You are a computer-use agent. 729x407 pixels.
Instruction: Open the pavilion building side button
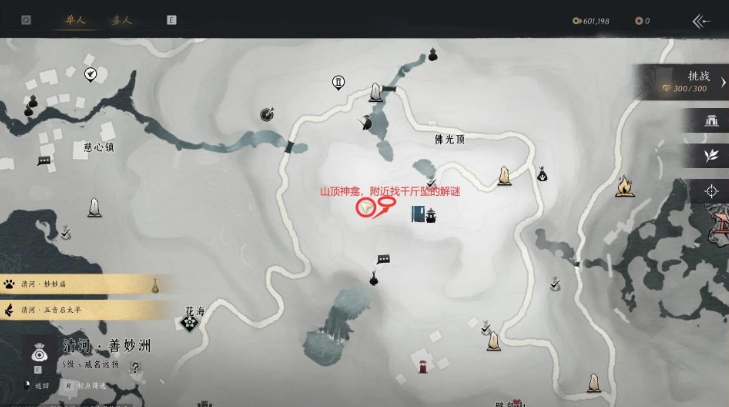pyautogui.click(x=712, y=121)
